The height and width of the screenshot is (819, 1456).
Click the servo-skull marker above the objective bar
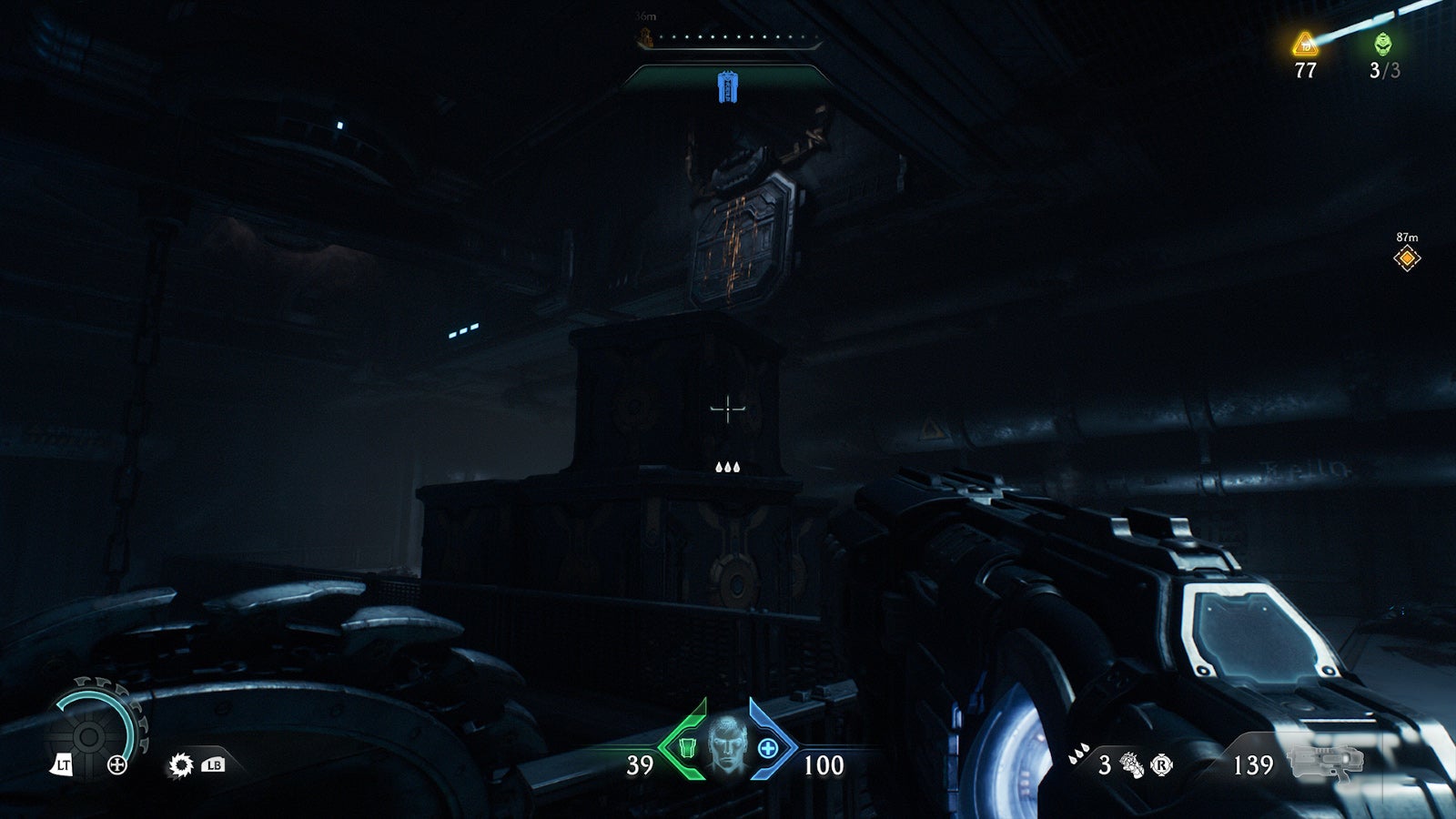click(645, 36)
